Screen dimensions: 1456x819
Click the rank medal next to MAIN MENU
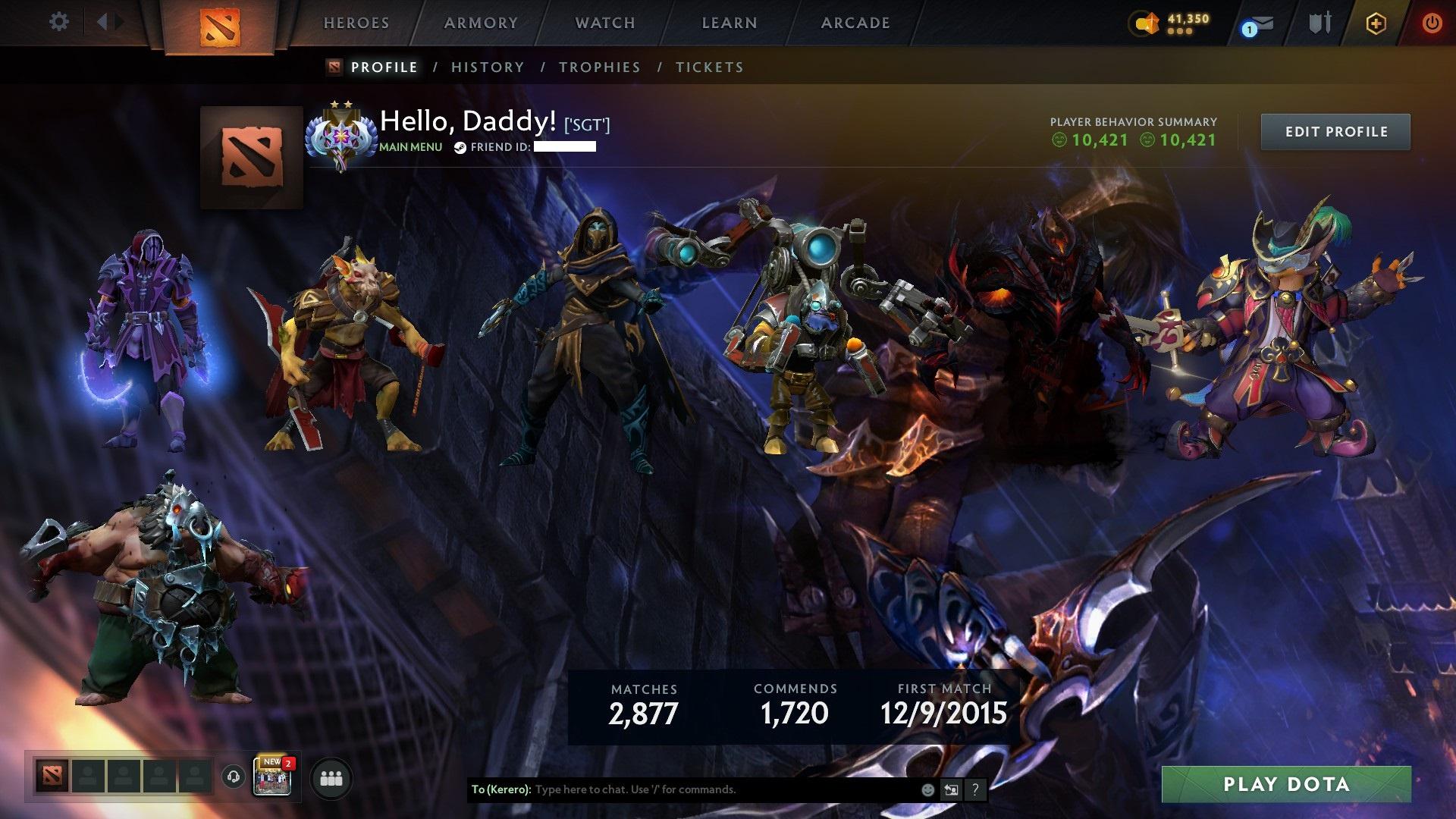(341, 135)
